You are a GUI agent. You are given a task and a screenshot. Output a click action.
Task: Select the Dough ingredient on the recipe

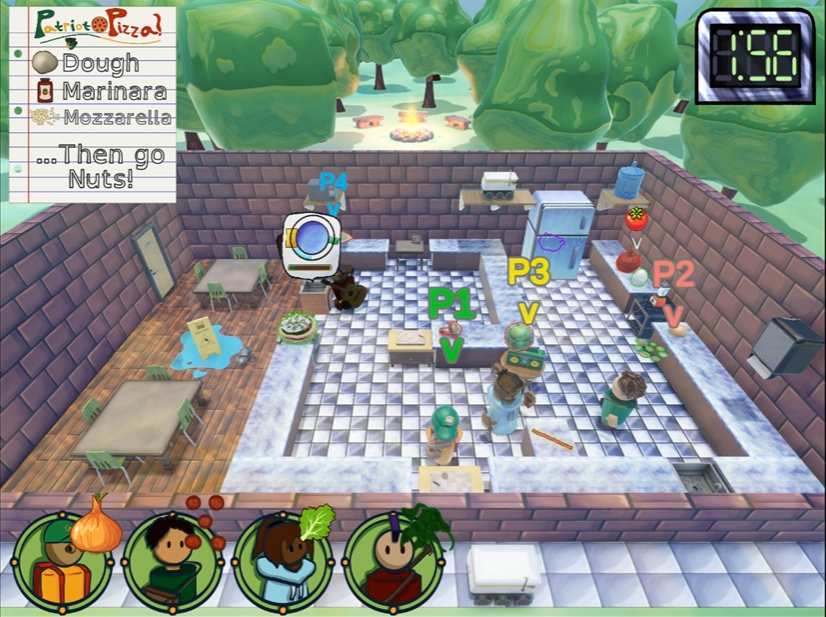click(x=87, y=63)
